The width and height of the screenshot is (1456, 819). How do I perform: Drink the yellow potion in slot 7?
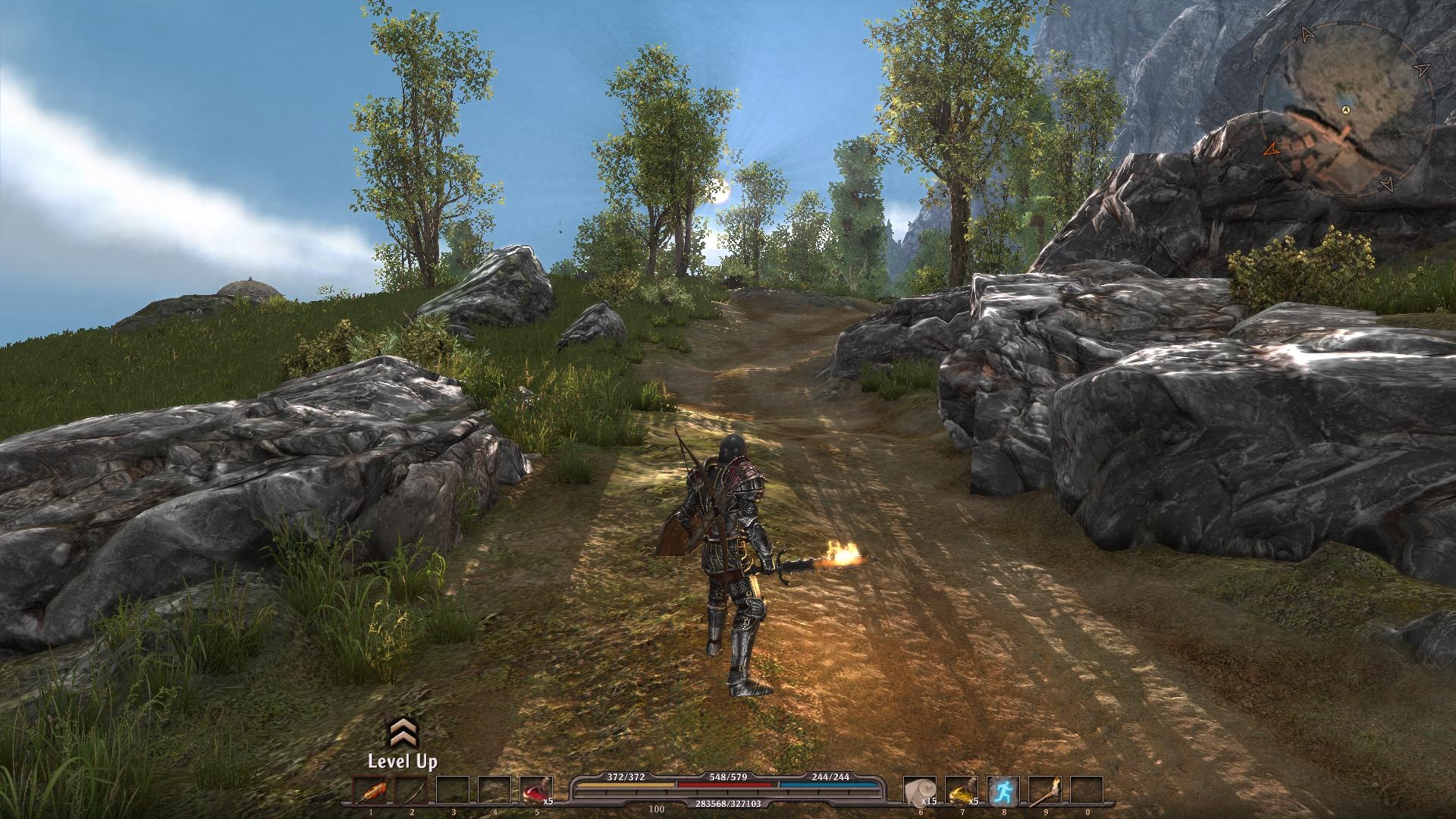(x=962, y=792)
